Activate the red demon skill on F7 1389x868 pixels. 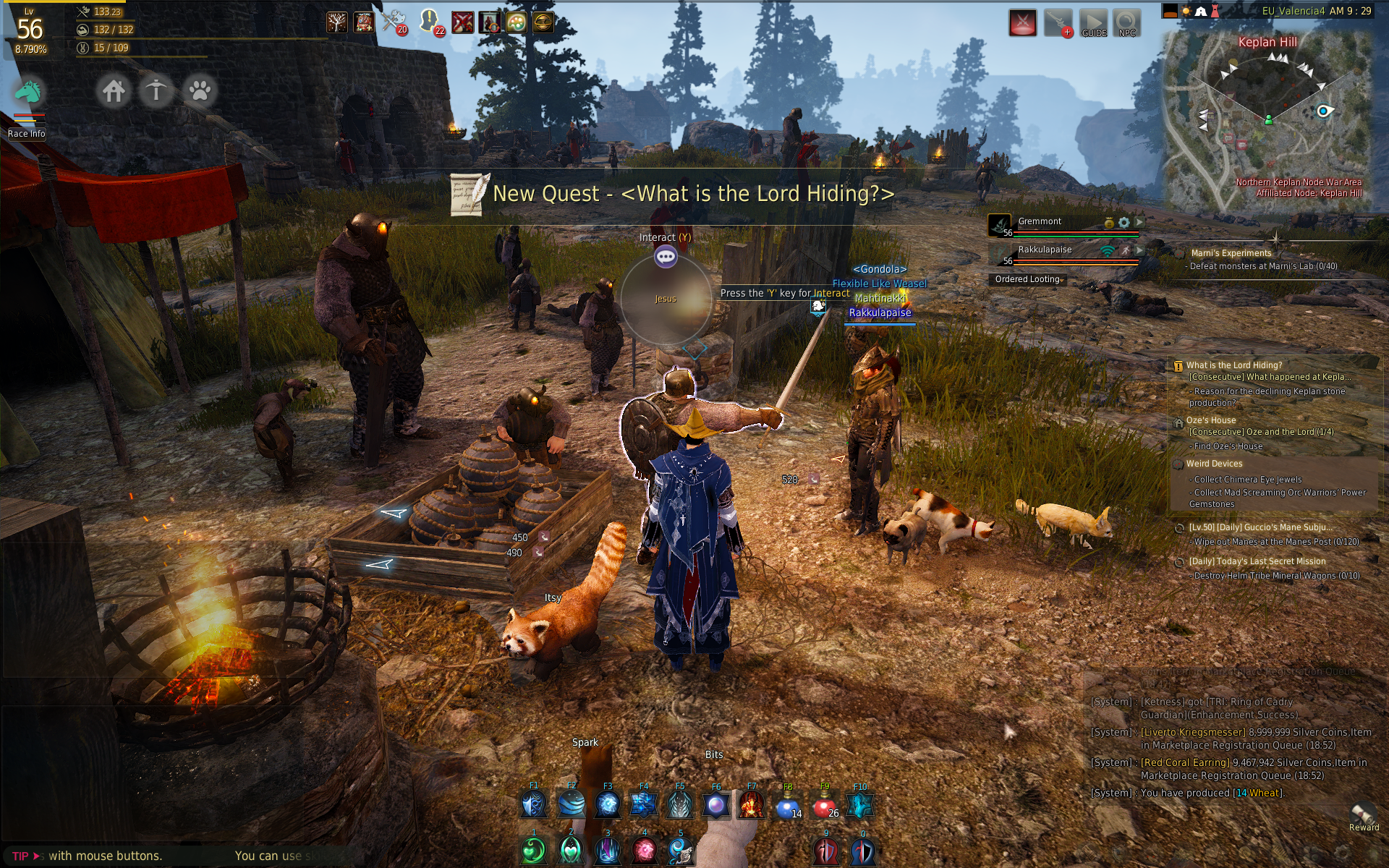752,805
